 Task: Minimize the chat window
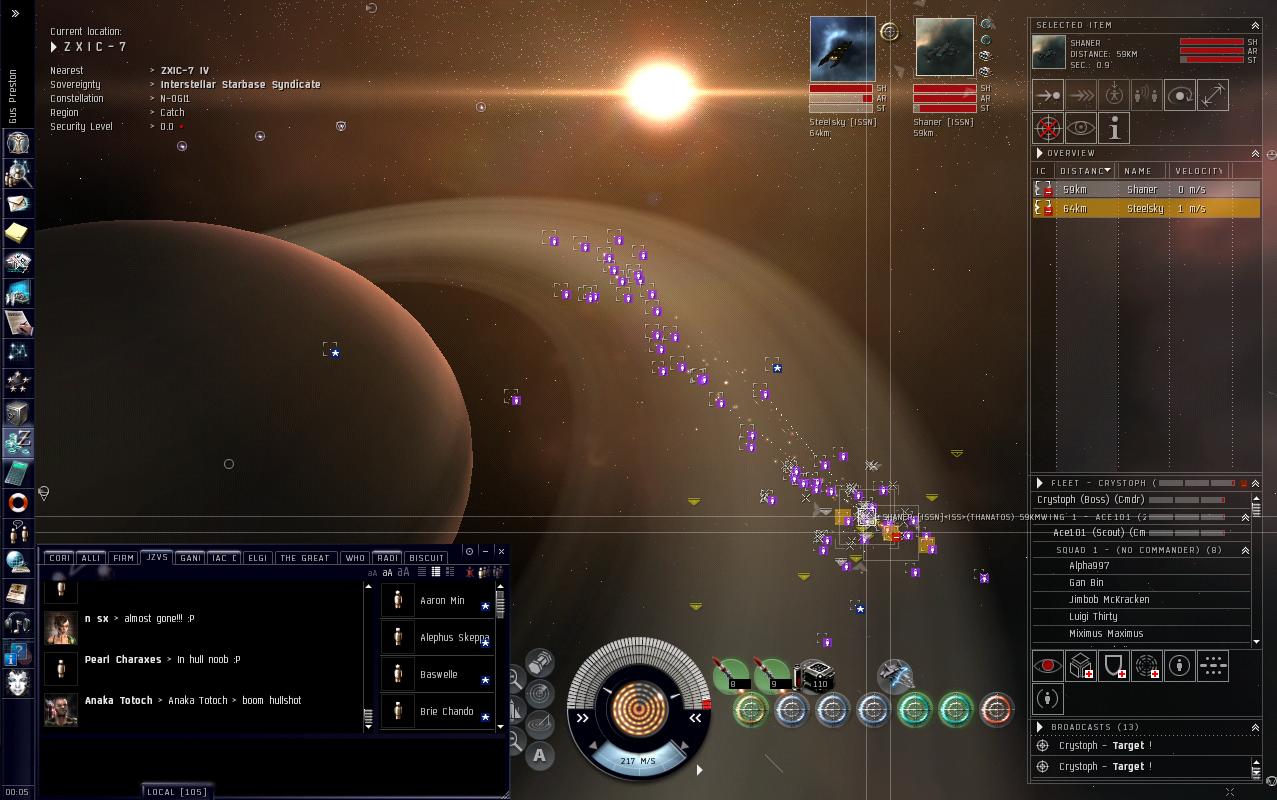(x=485, y=551)
